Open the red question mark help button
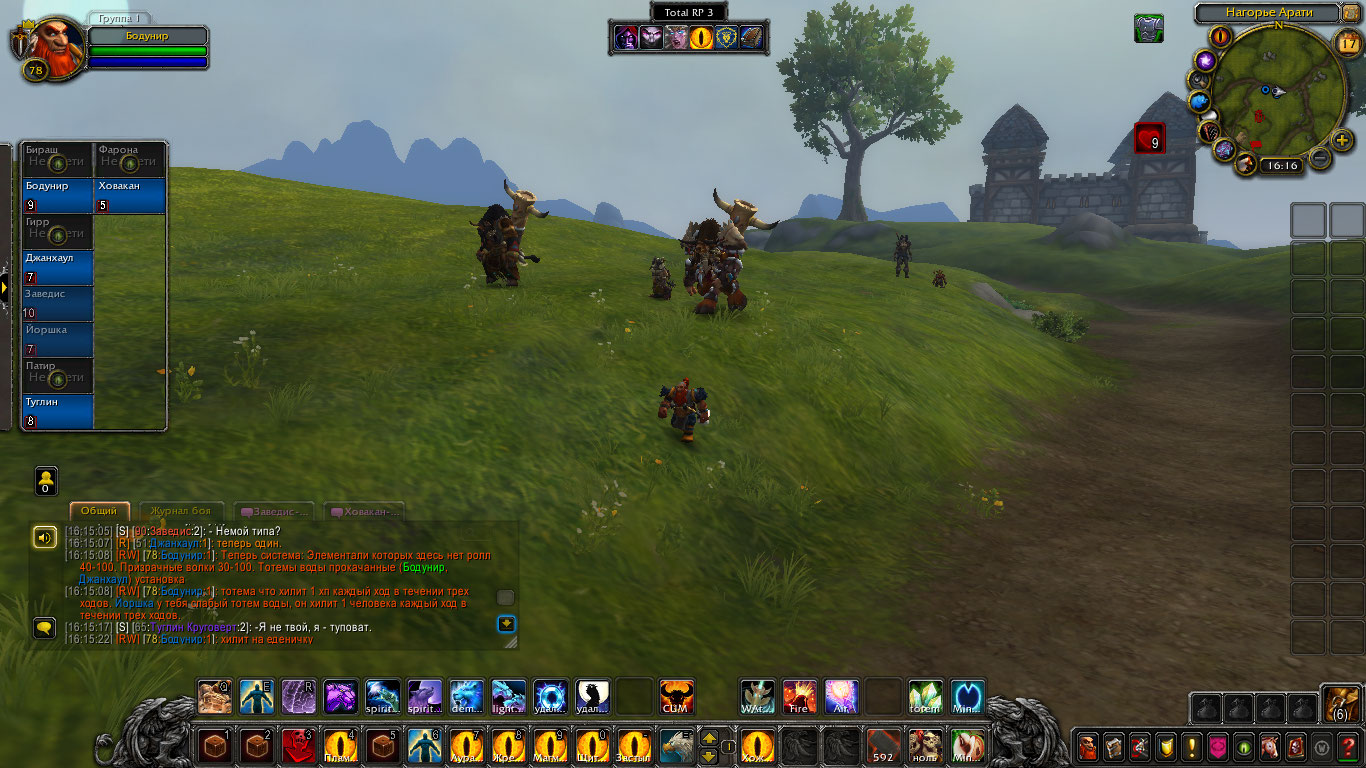Image resolution: width=1366 pixels, height=768 pixels. [1348, 746]
